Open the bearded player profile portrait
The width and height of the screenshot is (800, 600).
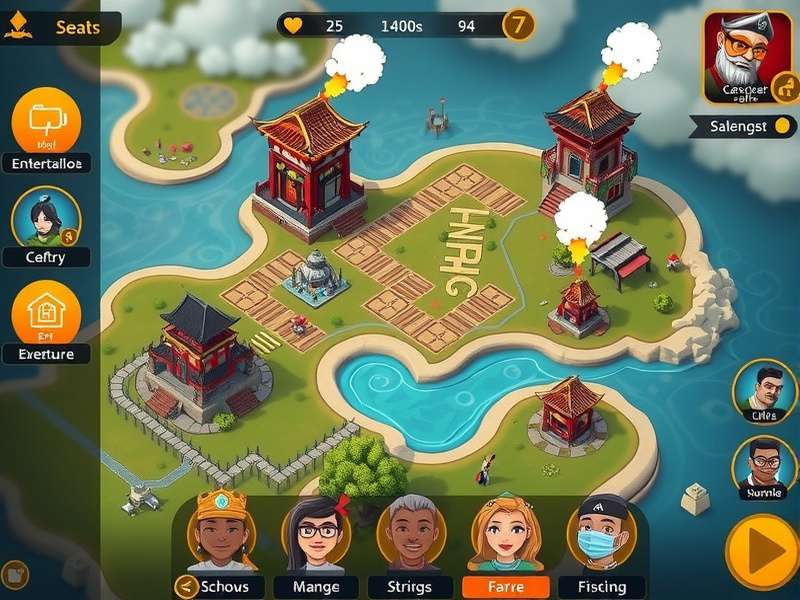tap(741, 59)
